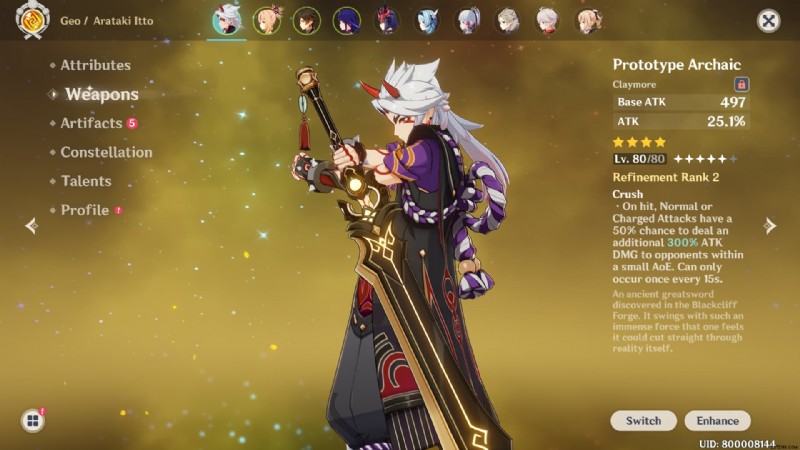Toggle the weapon lock icon
Viewport: 800px width, 450px height.
pos(741,85)
